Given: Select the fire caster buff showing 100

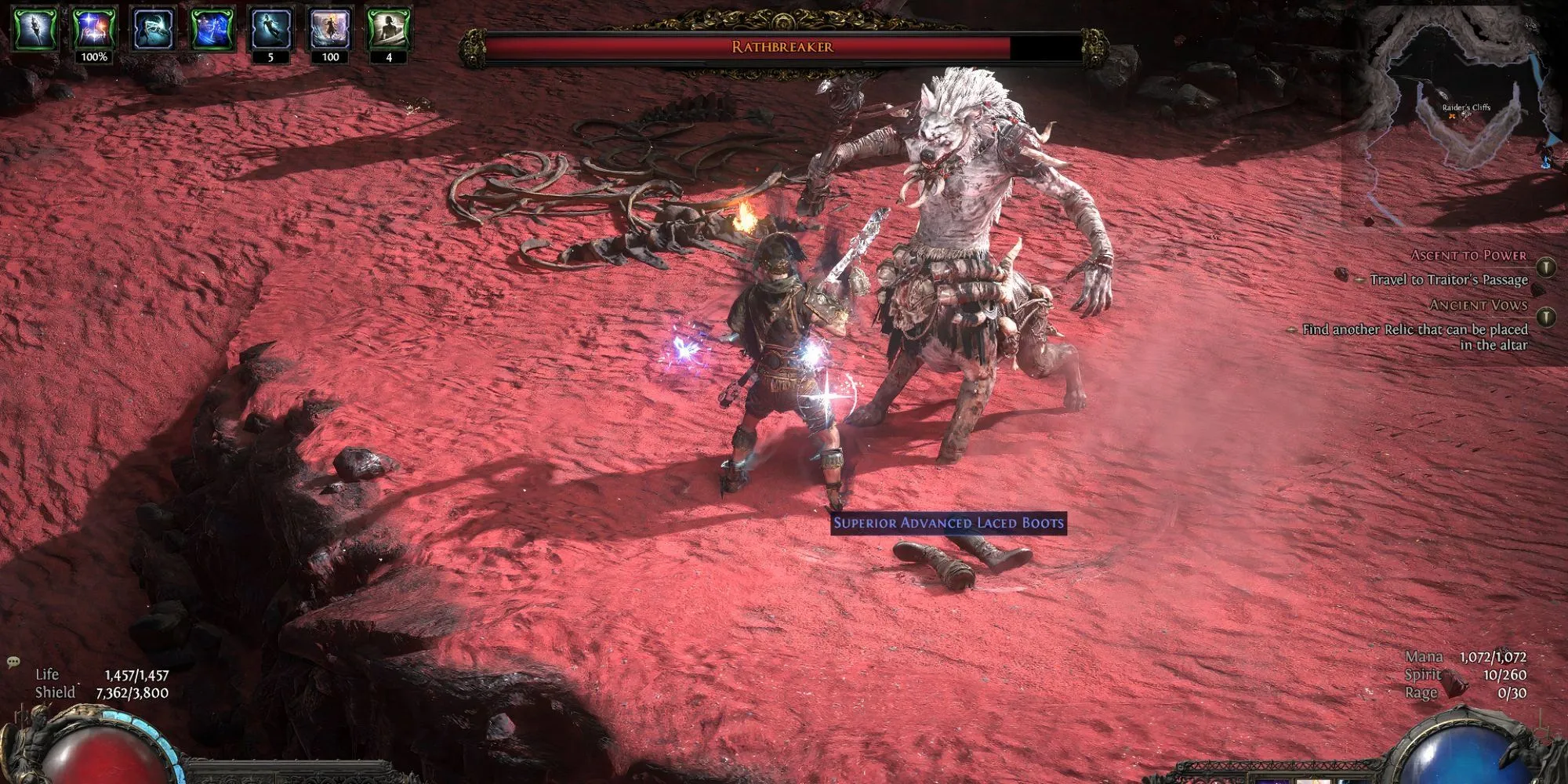Looking at the screenshot, I should pos(330,28).
